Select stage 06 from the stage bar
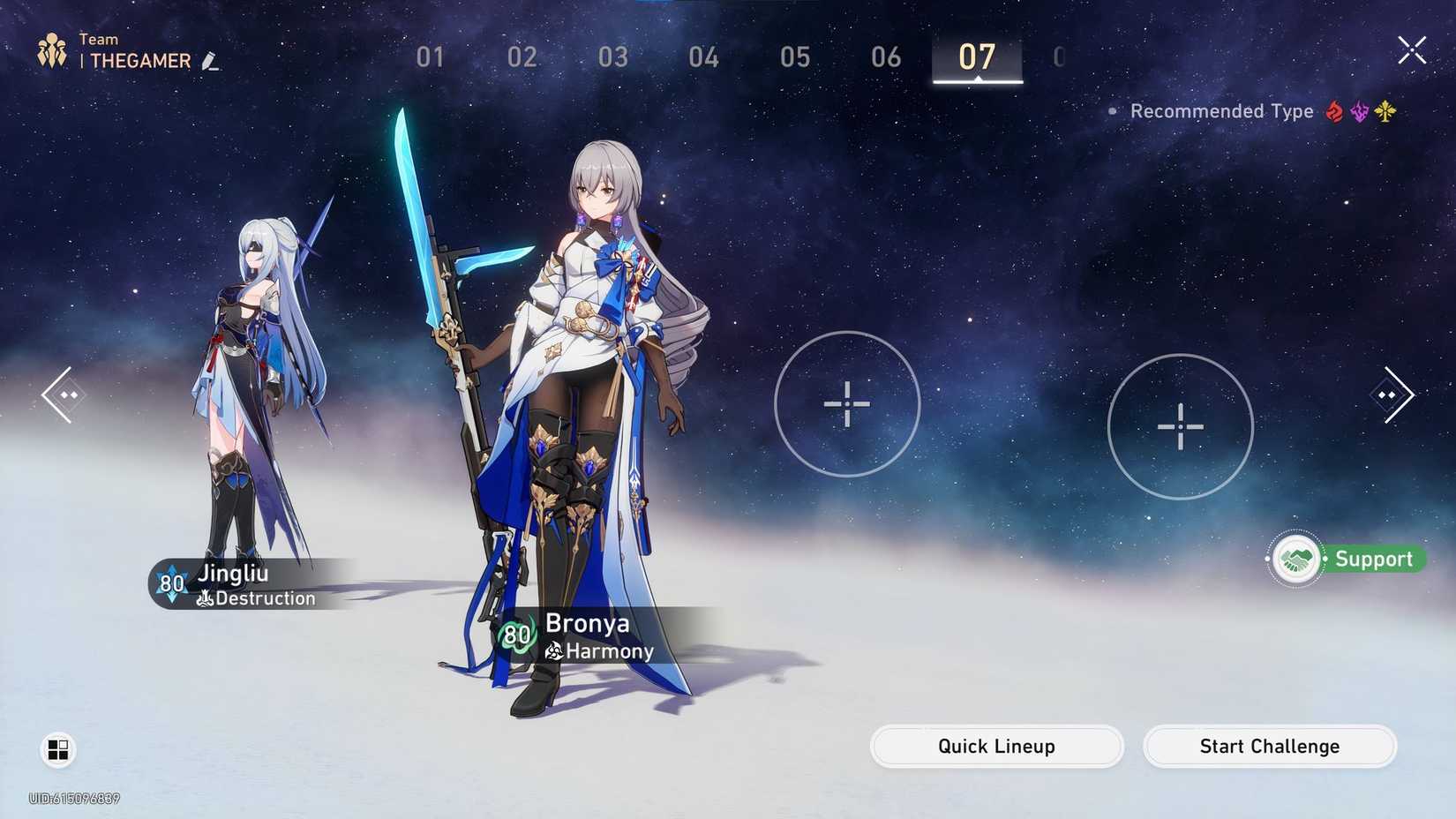Image resolution: width=1456 pixels, height=819 pixels. (886, 56)
